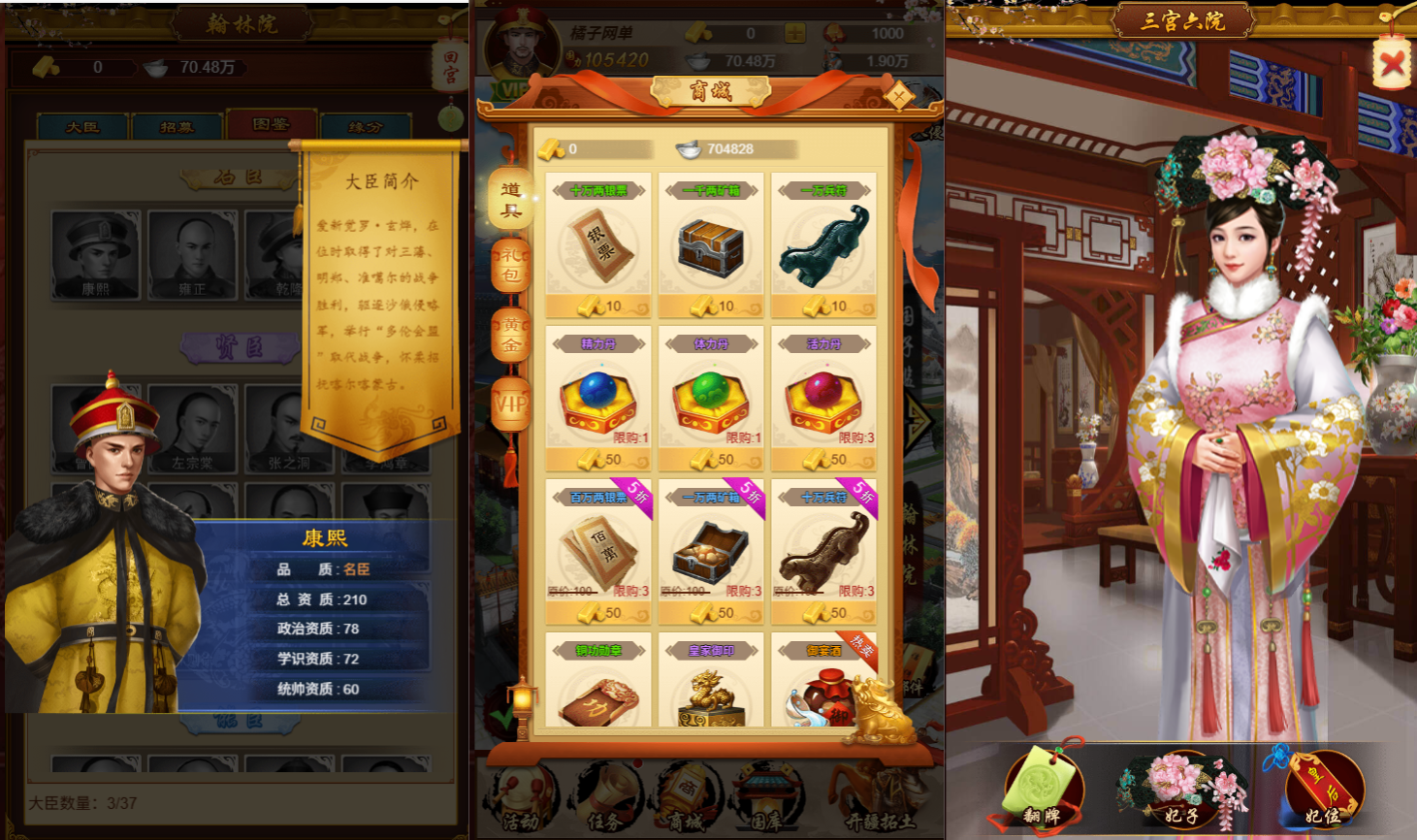Purchase the limited 精力丹 pill
Viewport: 1417px width, 840px height.
tap(598, 403)
